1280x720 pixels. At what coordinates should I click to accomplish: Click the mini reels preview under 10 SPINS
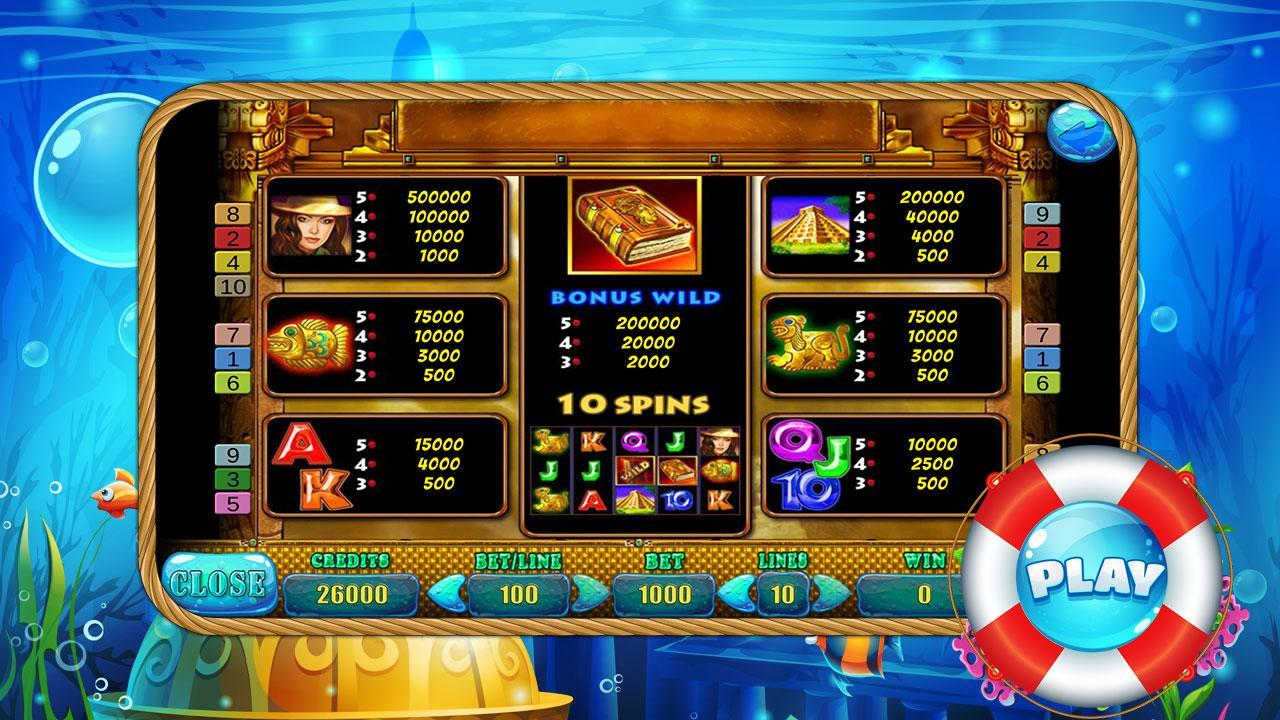coord(637,470)
